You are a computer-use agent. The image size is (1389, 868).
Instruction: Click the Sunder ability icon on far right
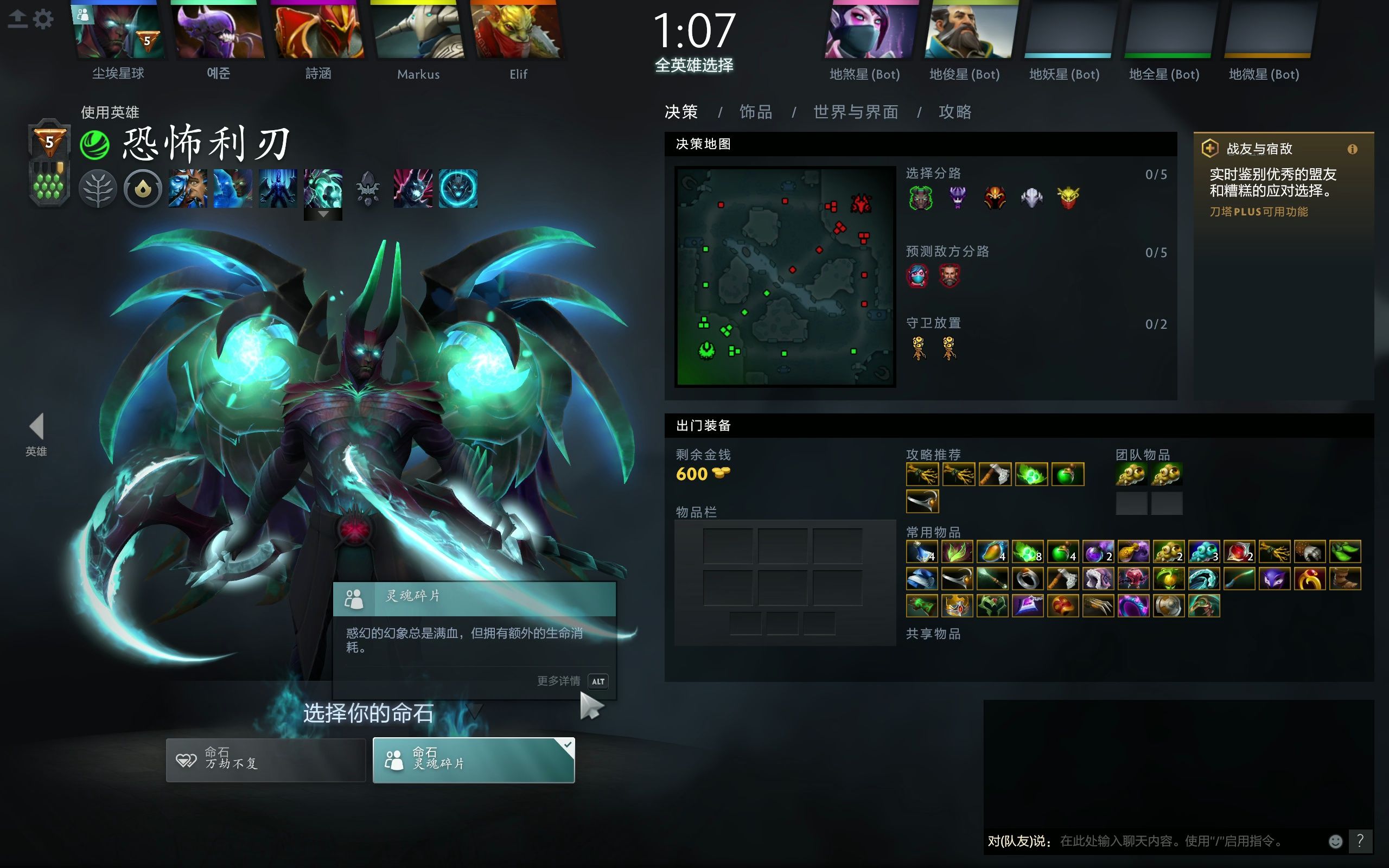click(457, 188)
